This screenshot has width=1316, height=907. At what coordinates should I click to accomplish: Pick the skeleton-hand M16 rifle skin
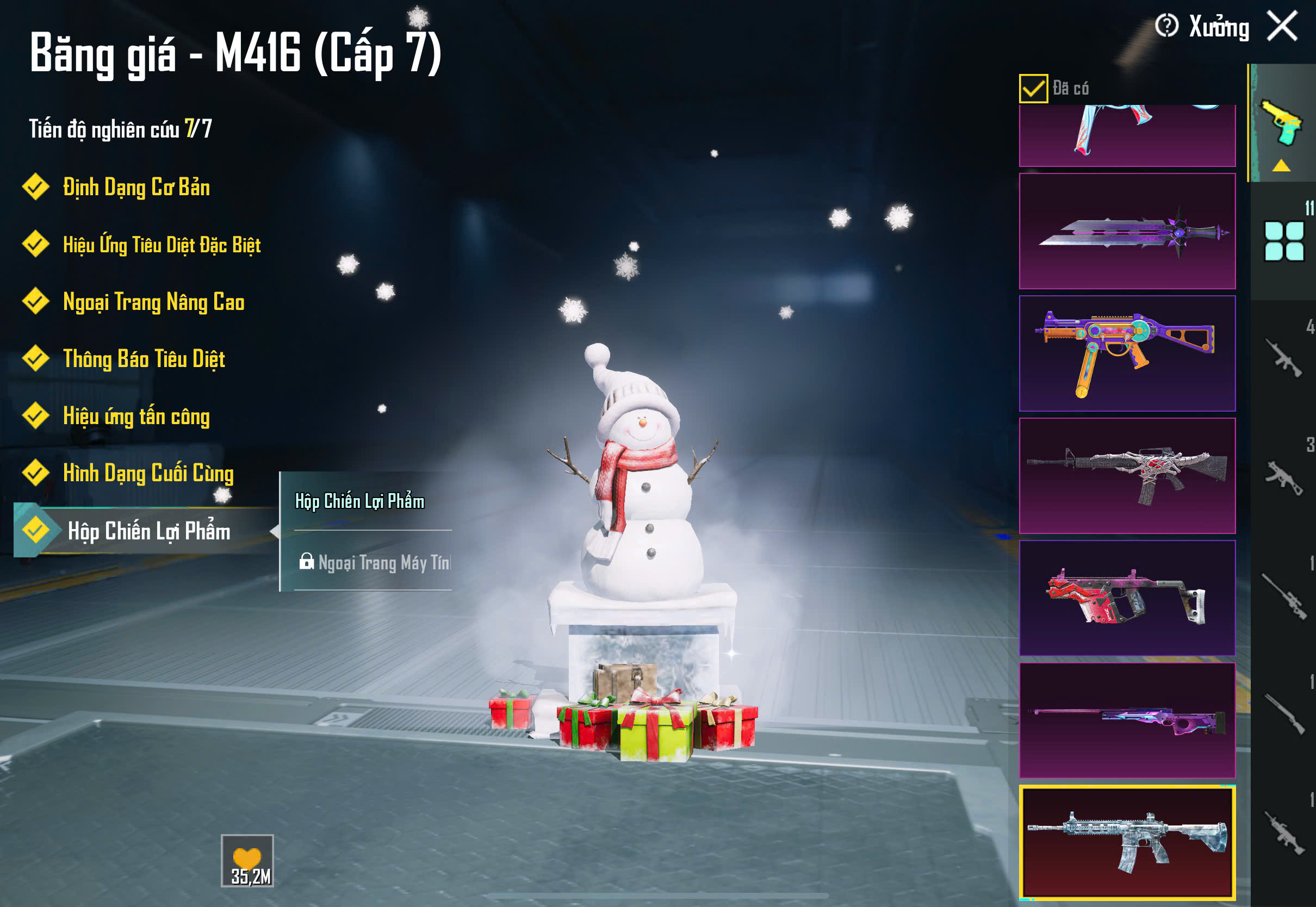[1127, 476]
